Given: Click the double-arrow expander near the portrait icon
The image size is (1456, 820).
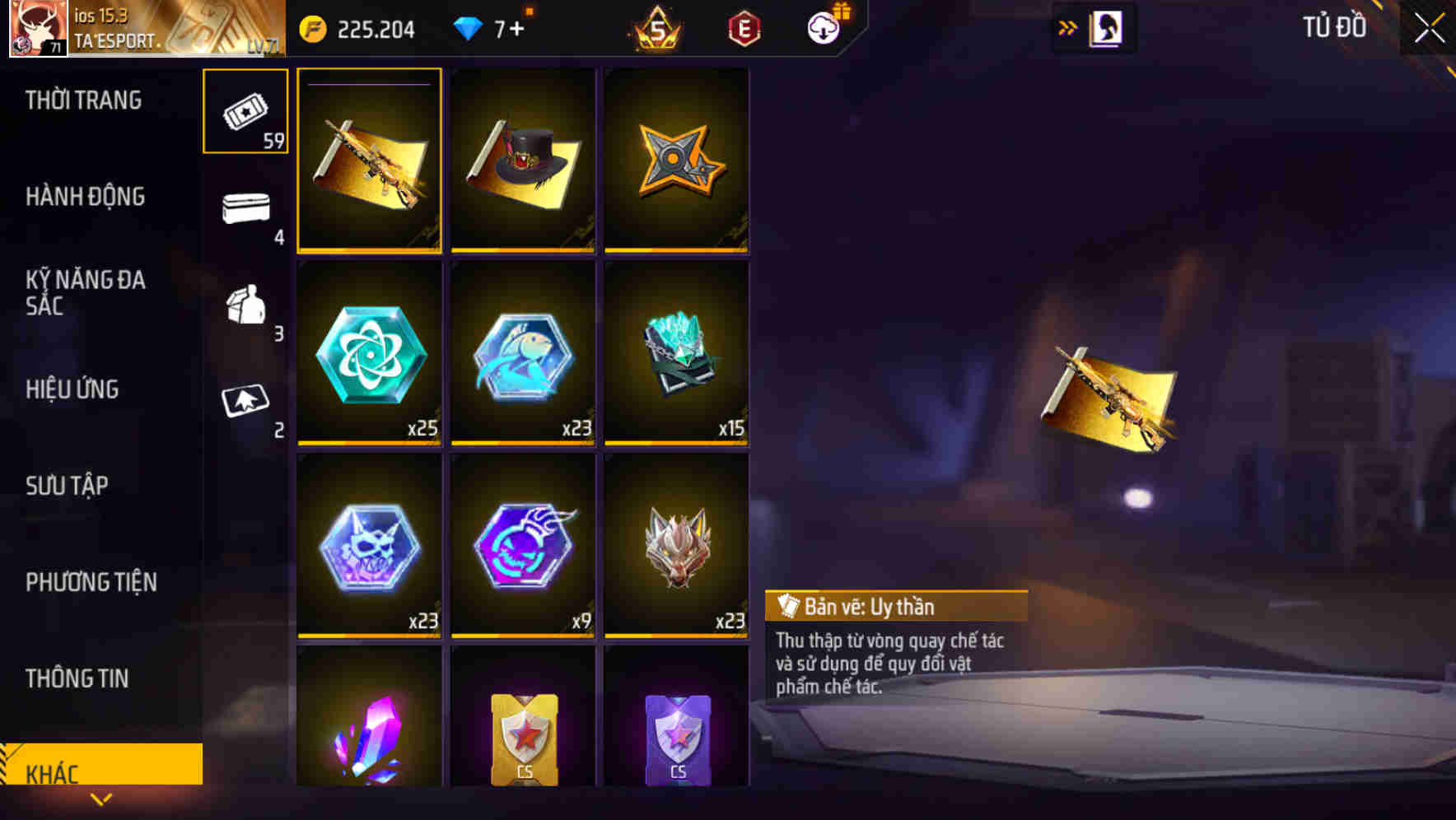Looking at the screenshot, I should point(1068,26).
